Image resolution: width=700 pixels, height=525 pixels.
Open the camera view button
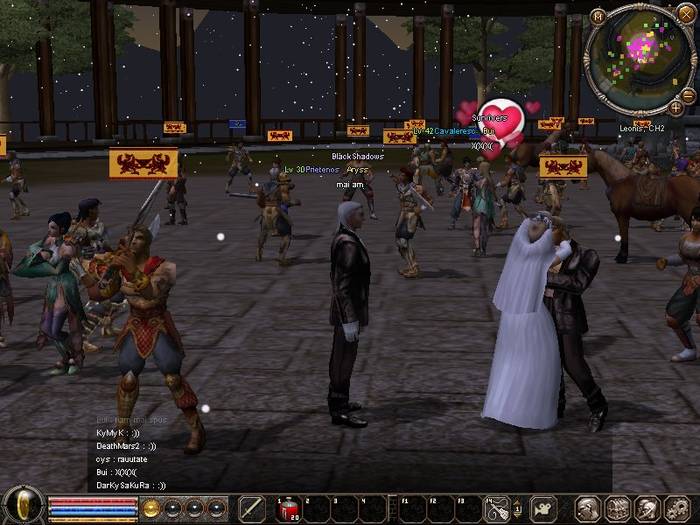[x=544, y=508]
